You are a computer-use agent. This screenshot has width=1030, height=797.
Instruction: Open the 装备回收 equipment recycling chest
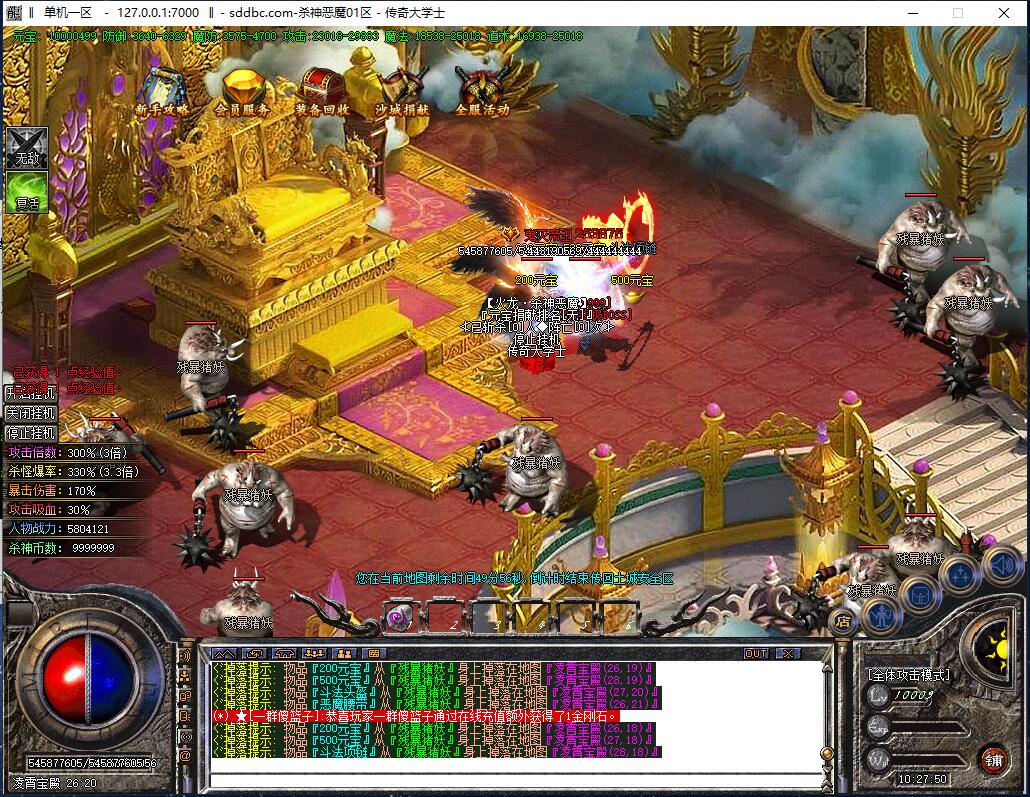coord(322,90)
